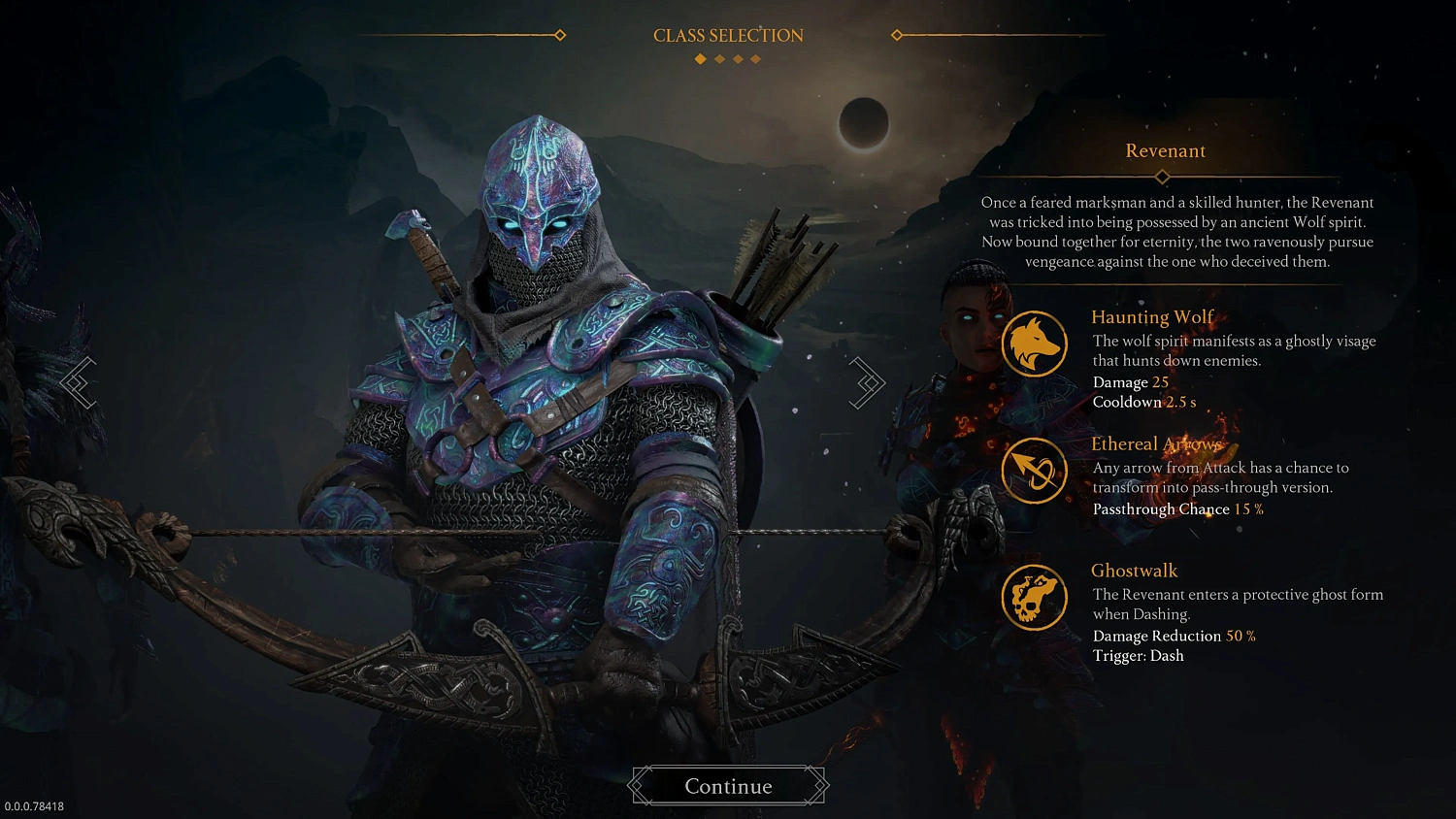Screen dimensions: 1456x819
Task: Click the Passthrough Chance 15% value
Action: [1175, 508]
